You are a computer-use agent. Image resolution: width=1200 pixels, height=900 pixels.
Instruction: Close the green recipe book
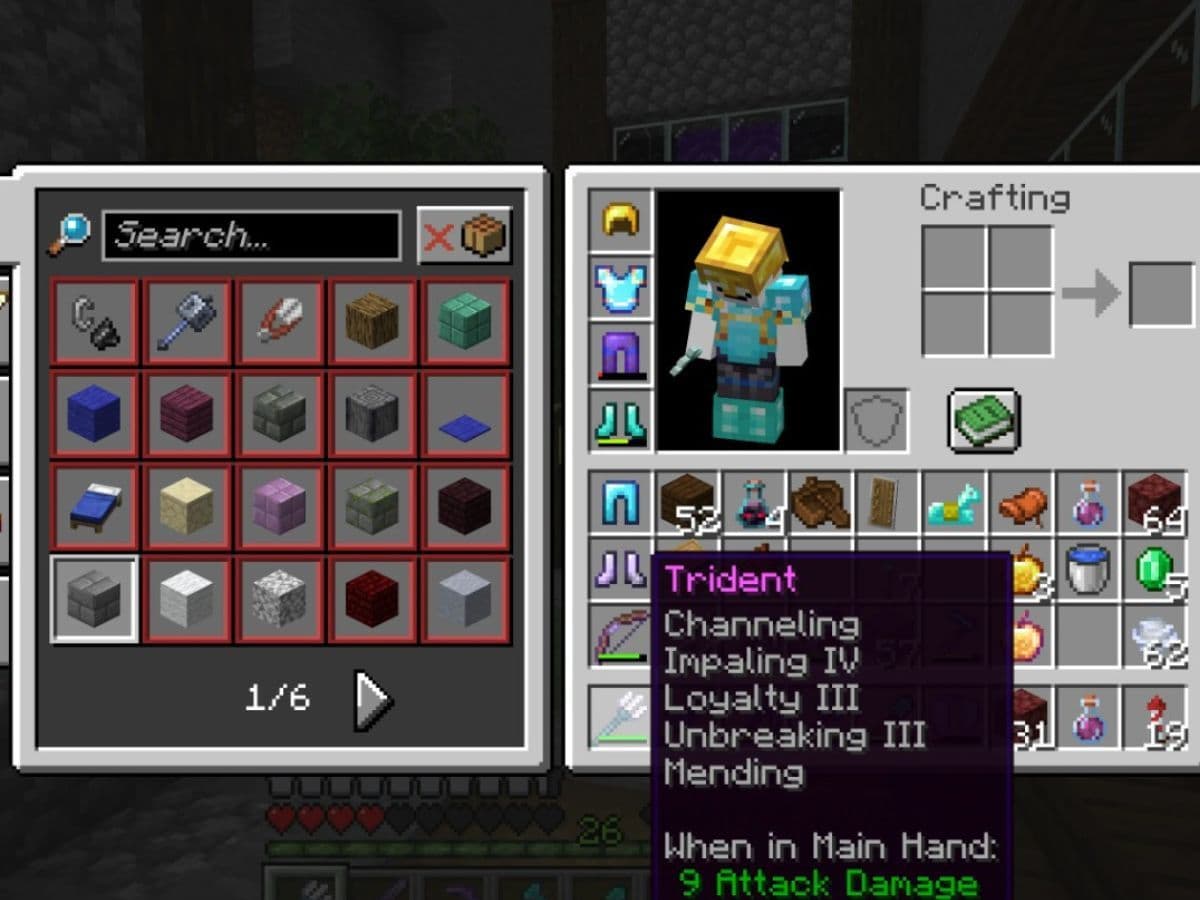(x=984, y=420)
